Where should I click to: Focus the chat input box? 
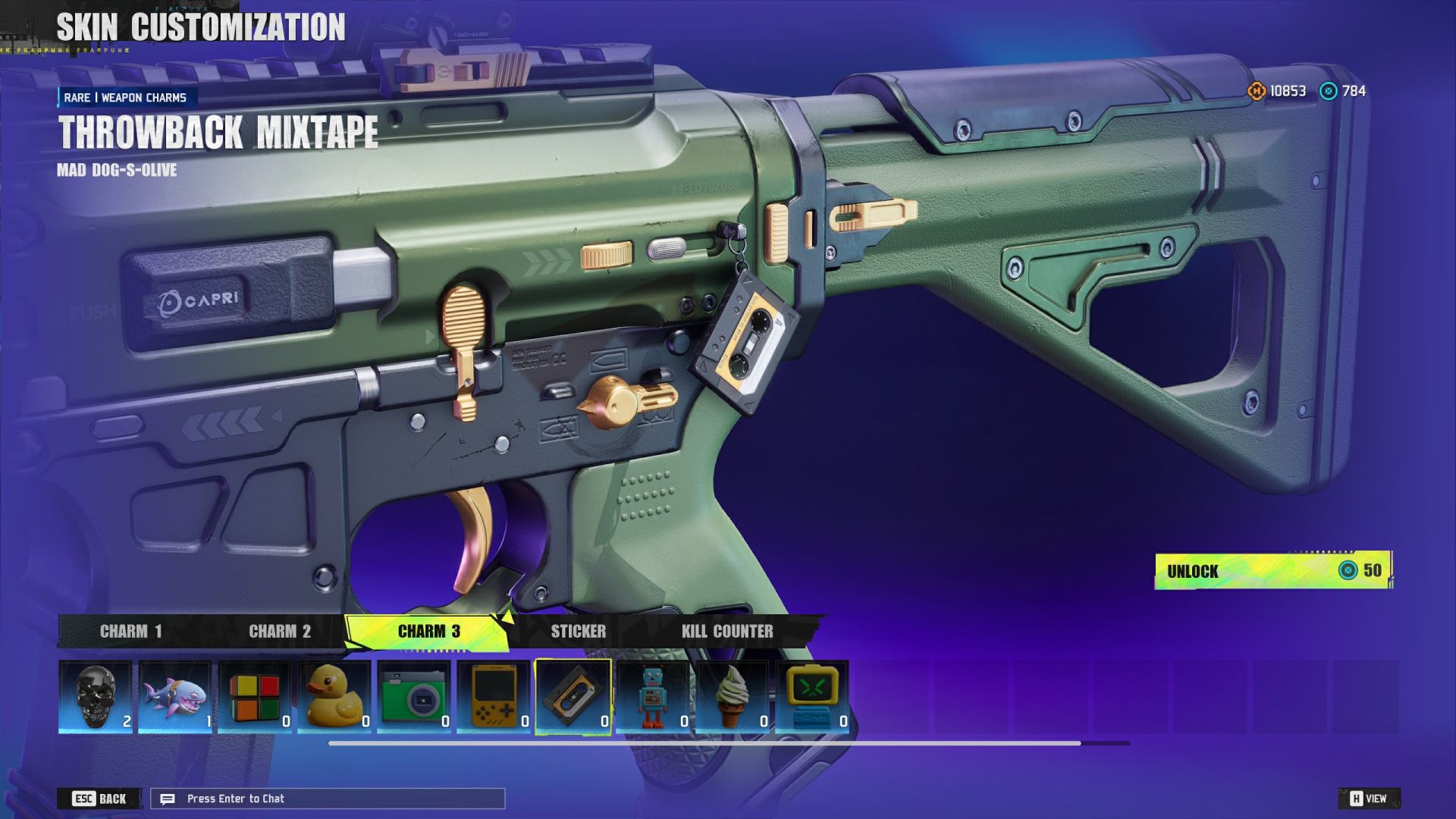(x=328, y=799)
